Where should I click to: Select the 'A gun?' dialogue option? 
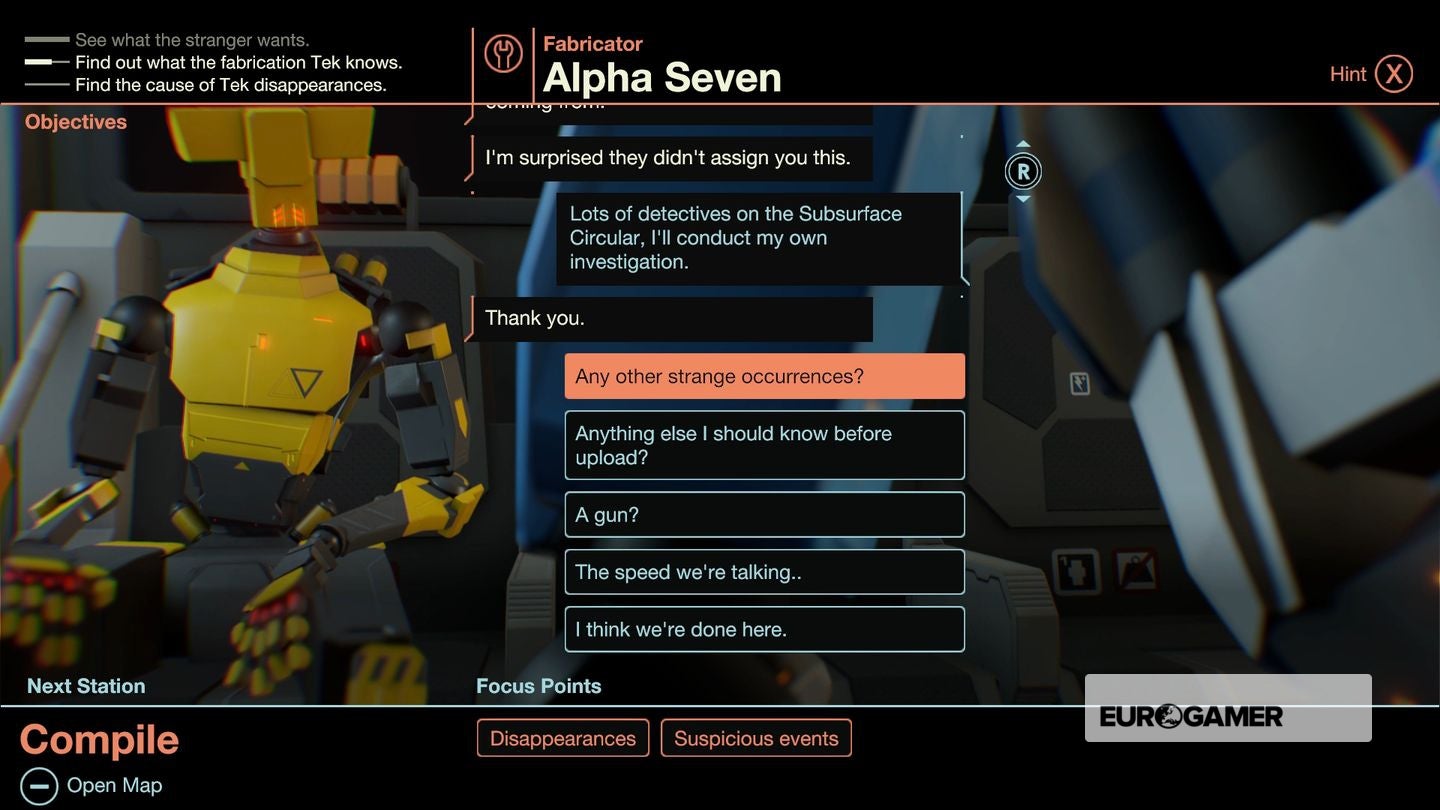(x=764, y=514)
